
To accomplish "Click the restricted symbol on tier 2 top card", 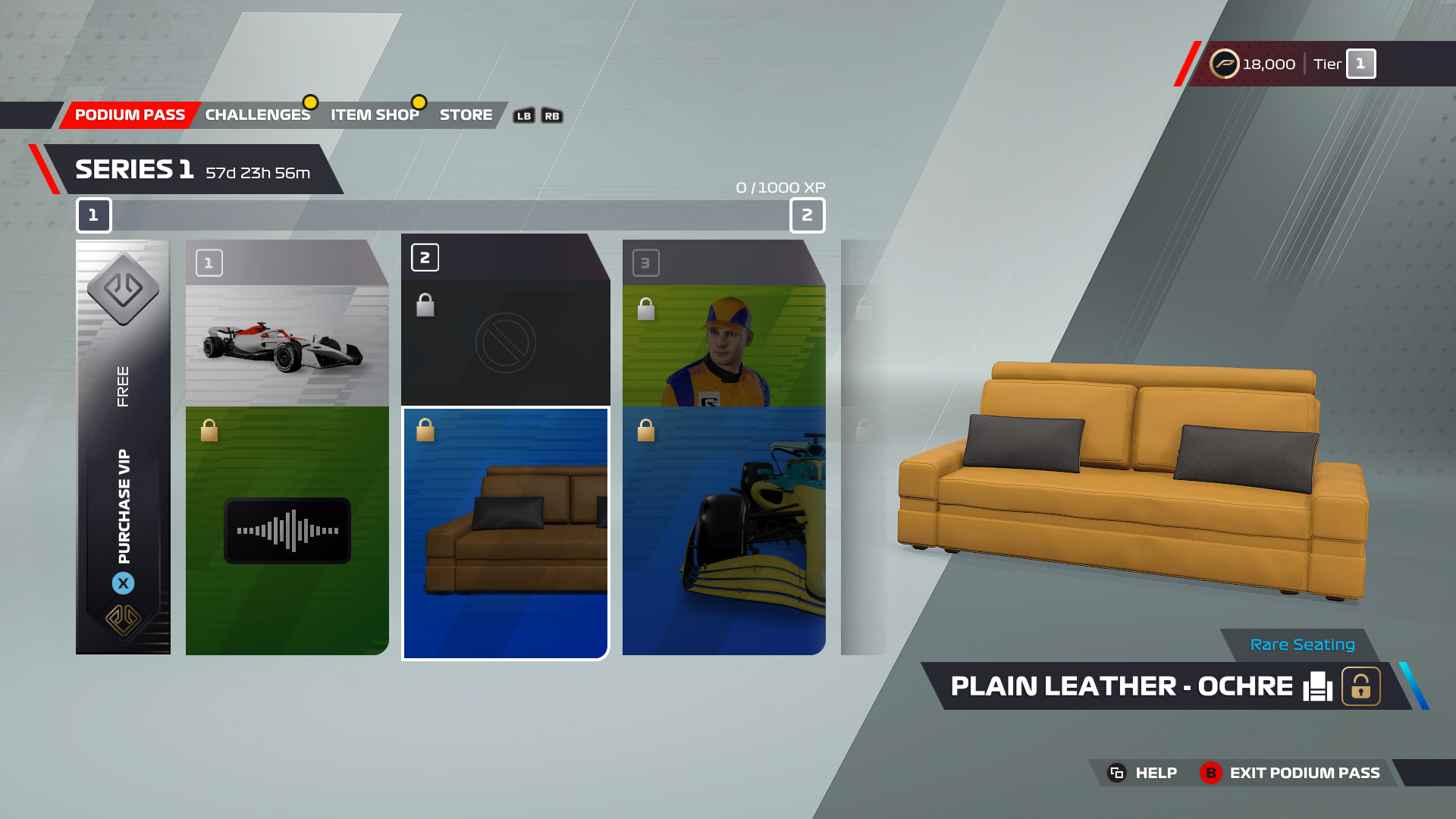I will pos(506,343).
